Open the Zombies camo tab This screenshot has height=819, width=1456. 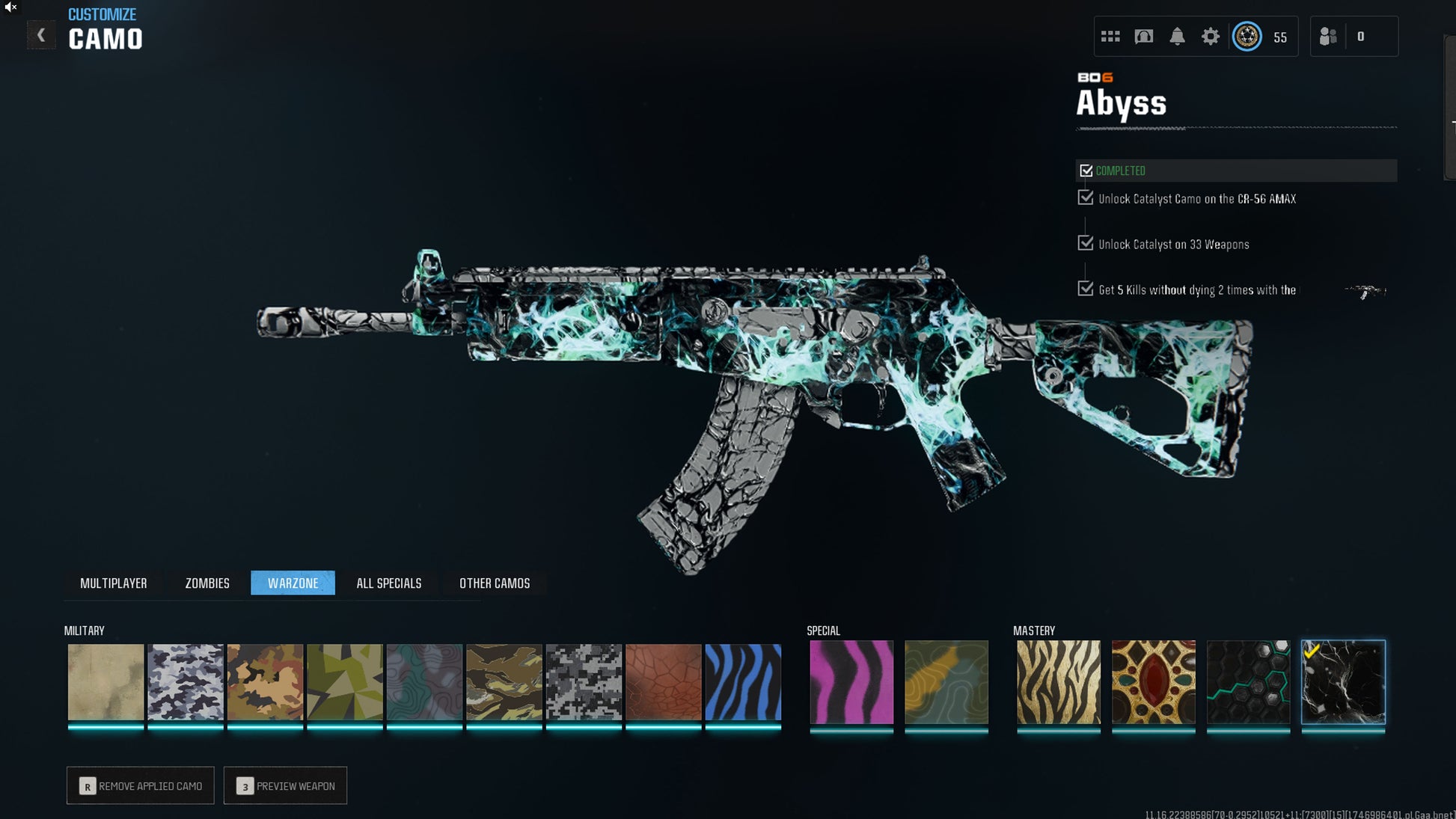tap(207, 583)
